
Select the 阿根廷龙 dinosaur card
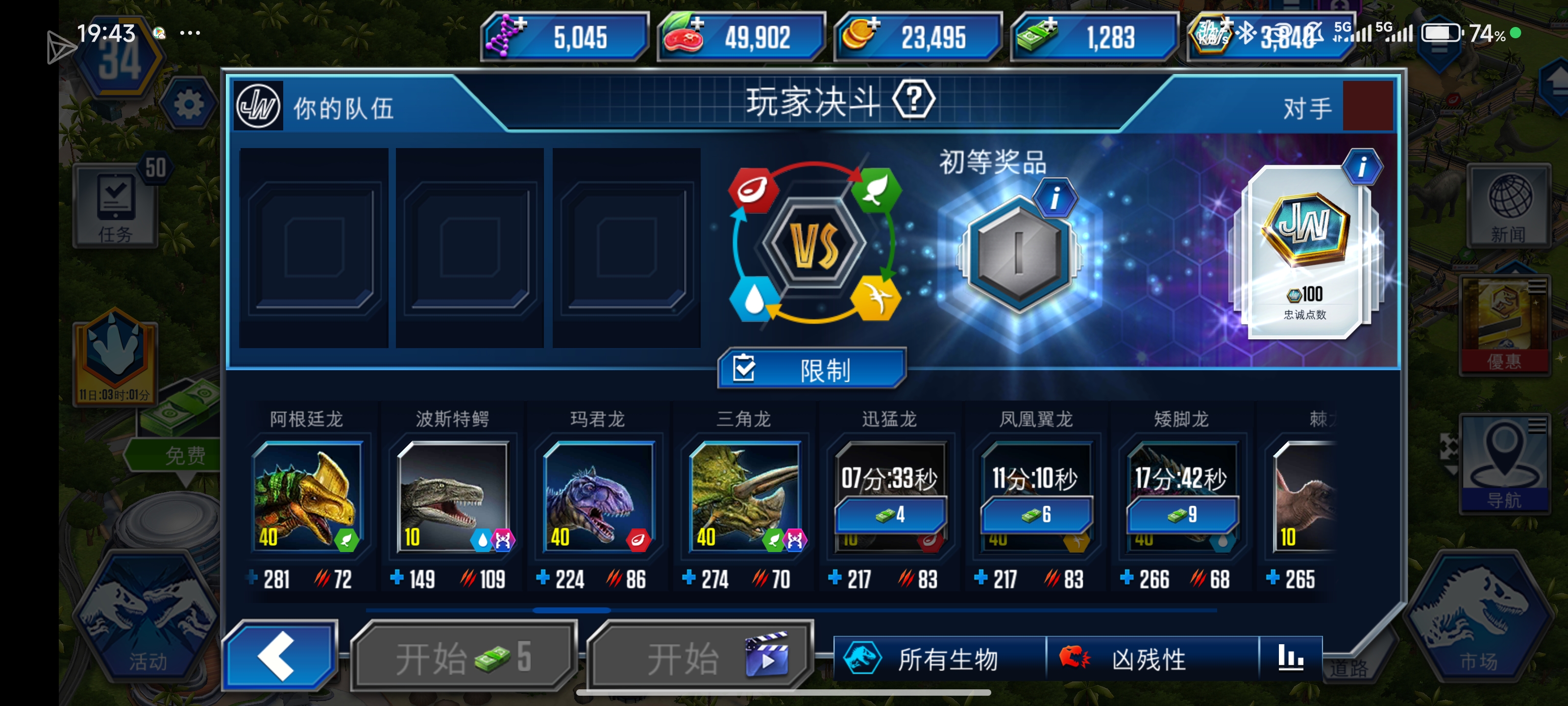pos(309,497)
